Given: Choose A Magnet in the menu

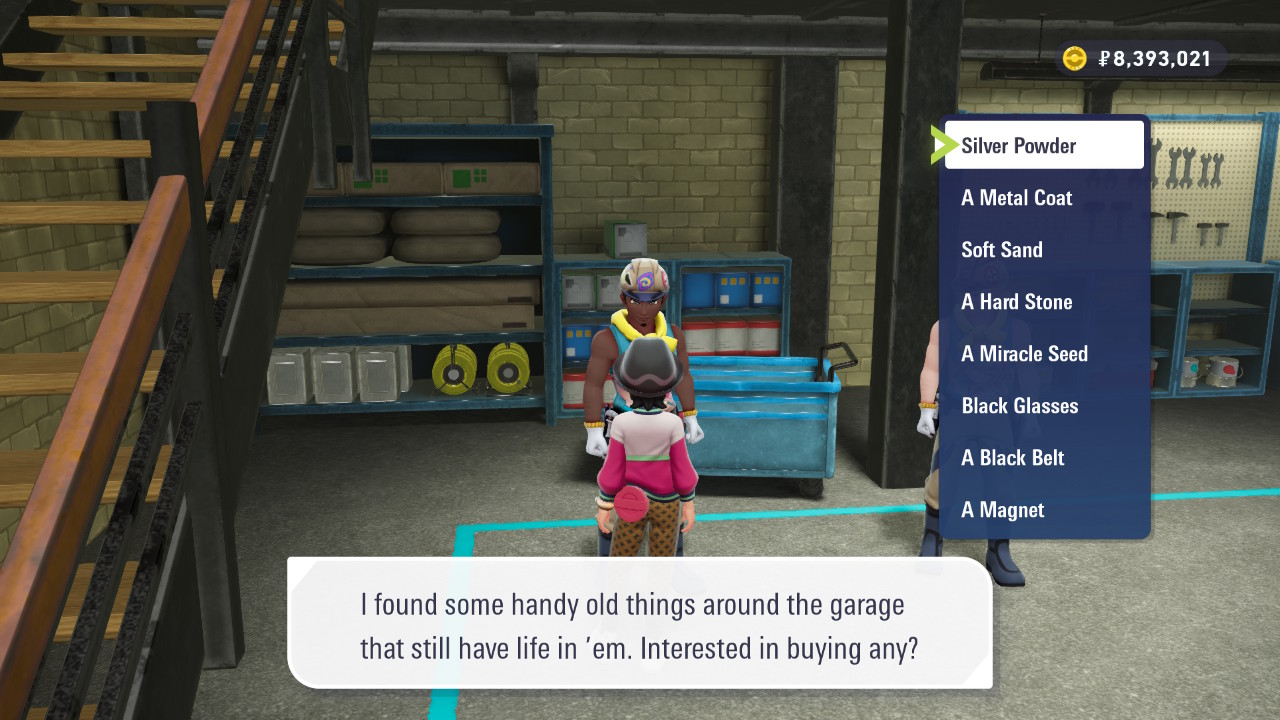Looking at the screenshot, I should pyautogui.click(x=1043, y=510).
